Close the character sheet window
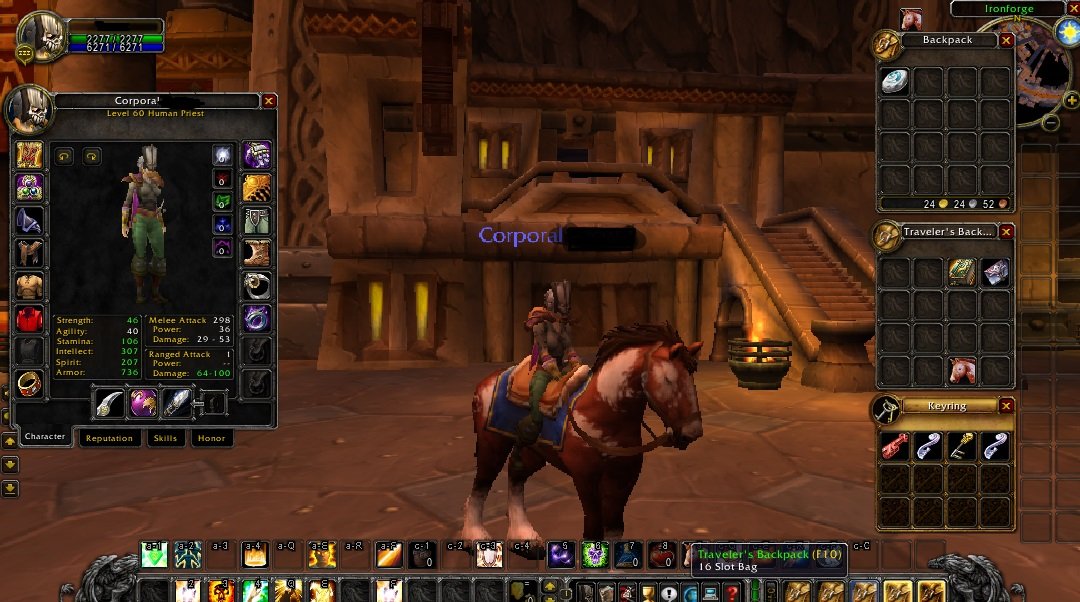1080x602 pixels. [x=269, y=101]
